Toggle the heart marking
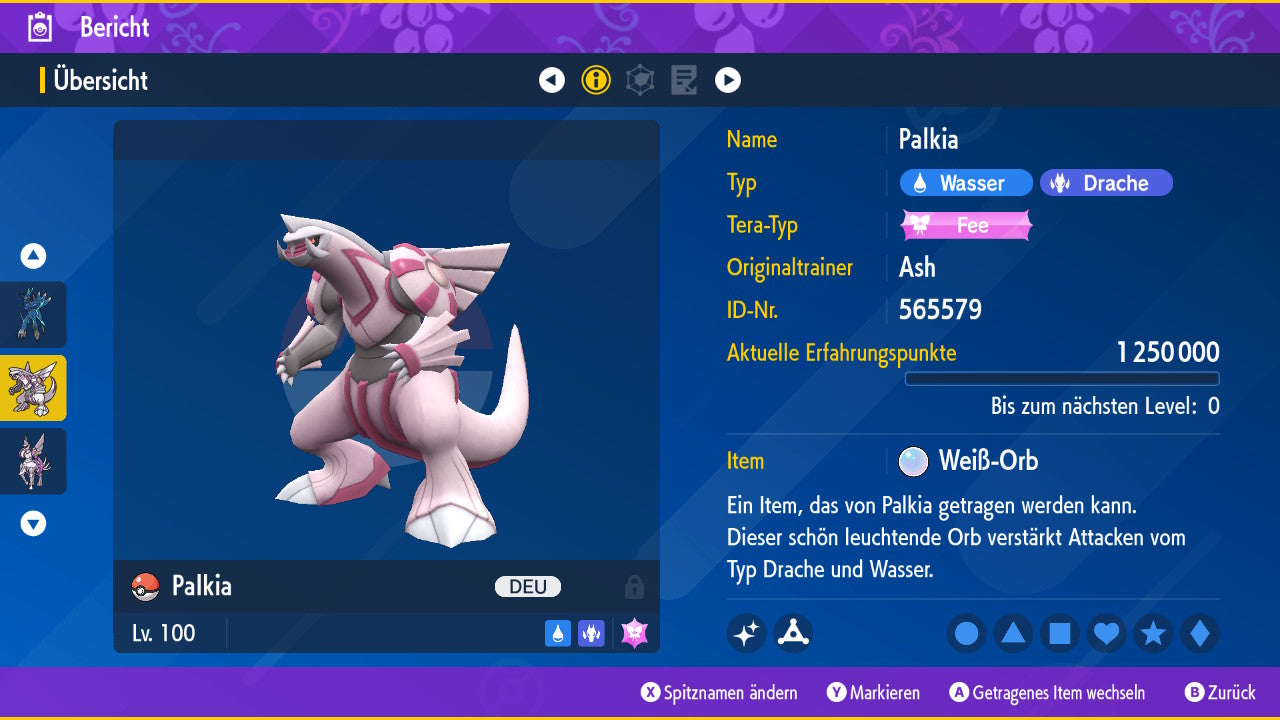 (1106, 634)
